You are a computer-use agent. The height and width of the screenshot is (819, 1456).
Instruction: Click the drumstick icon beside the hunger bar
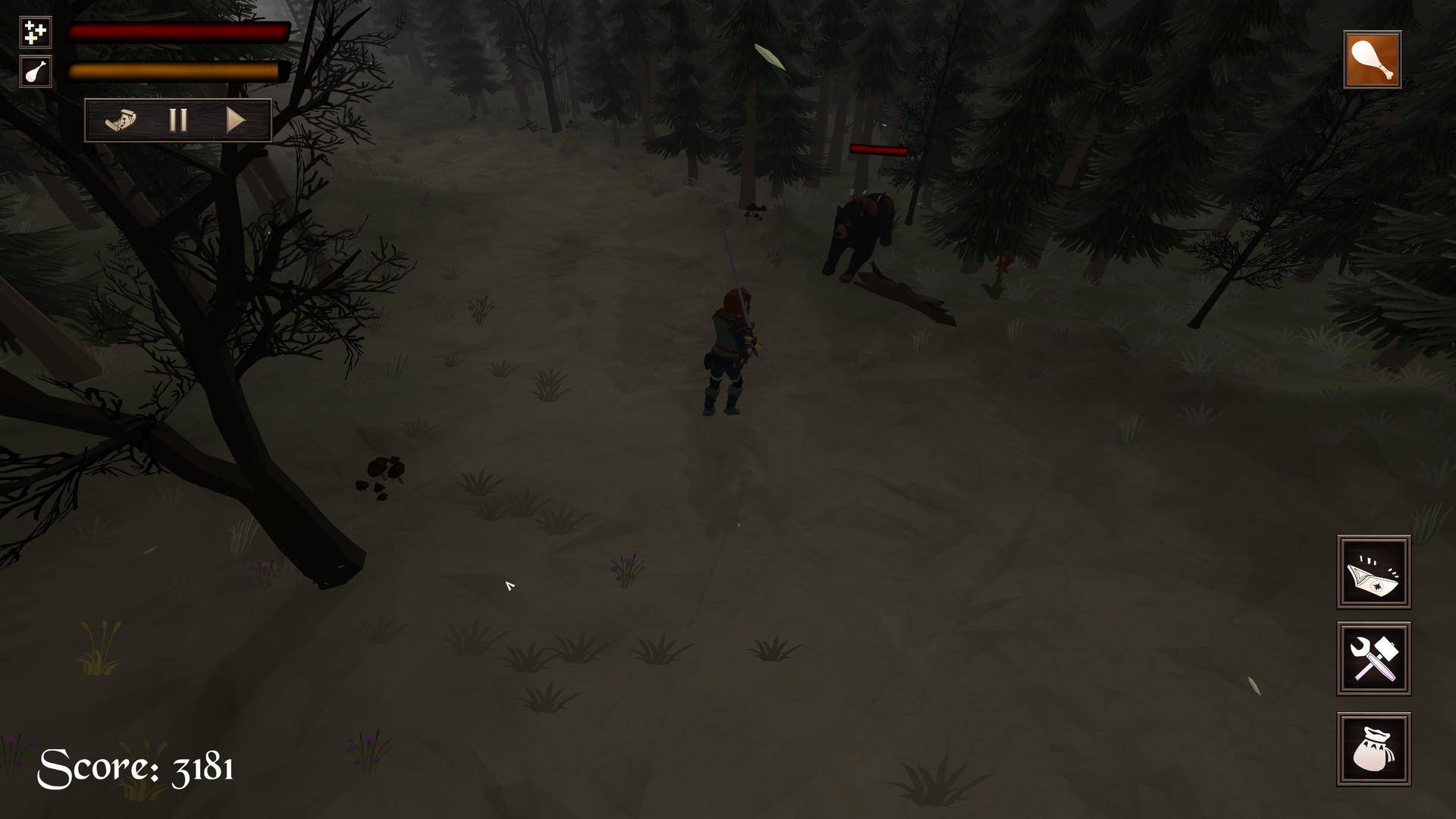(x=34, y=73)
